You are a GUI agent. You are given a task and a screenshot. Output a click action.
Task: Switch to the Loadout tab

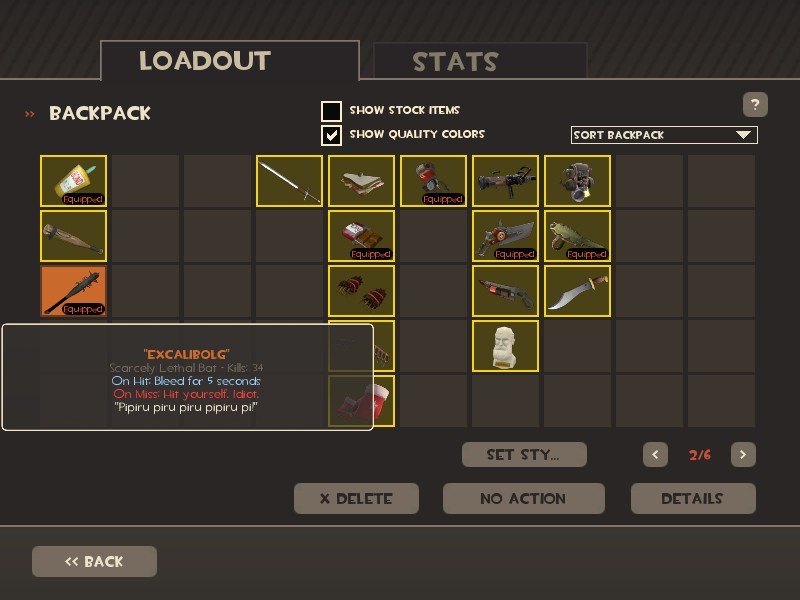pyautogui.click(x=229, y=60)
